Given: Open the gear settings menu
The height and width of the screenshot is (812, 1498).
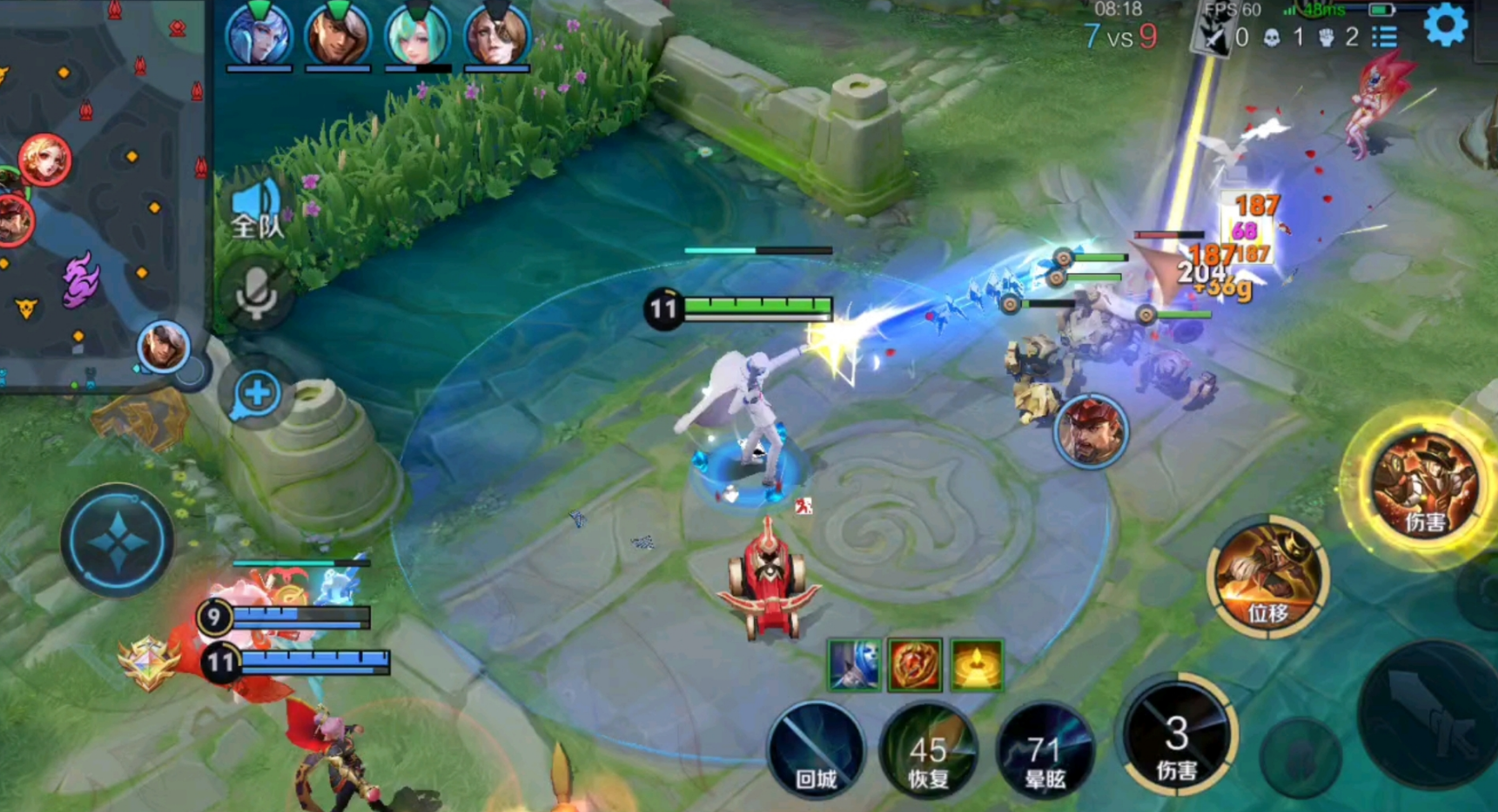Looking at the screenshot, I should click(1445, 26).
